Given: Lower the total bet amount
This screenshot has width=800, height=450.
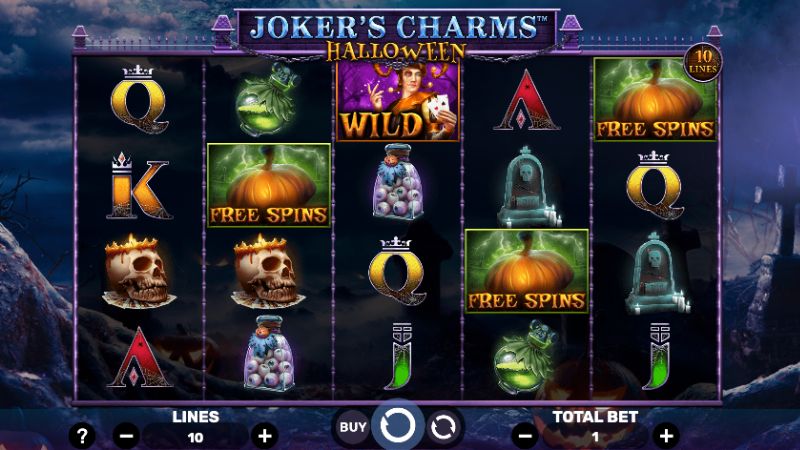Looking at the screenshot, I should [525, 435].
